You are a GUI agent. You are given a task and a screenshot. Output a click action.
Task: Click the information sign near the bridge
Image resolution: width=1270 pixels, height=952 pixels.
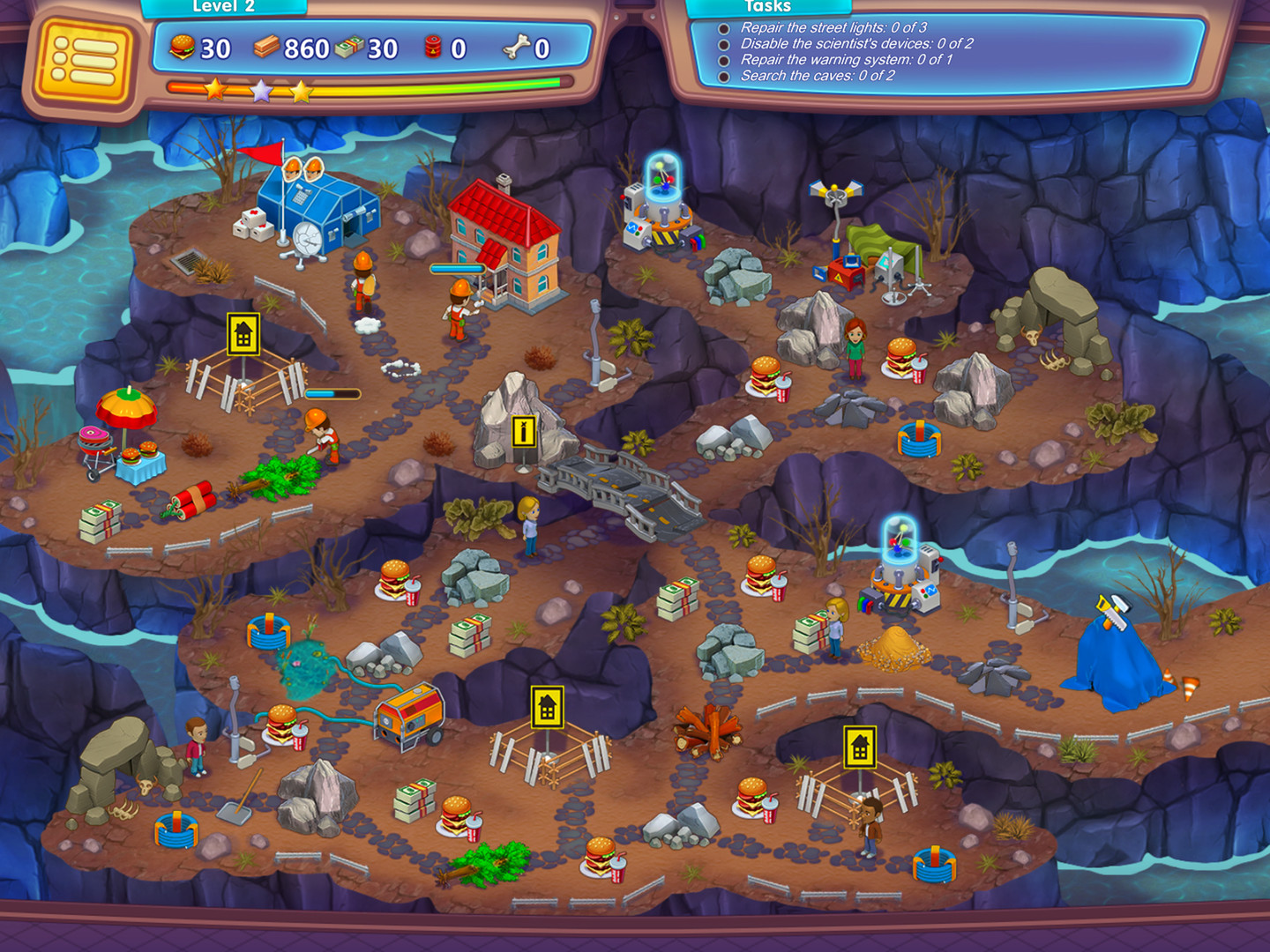522,429
